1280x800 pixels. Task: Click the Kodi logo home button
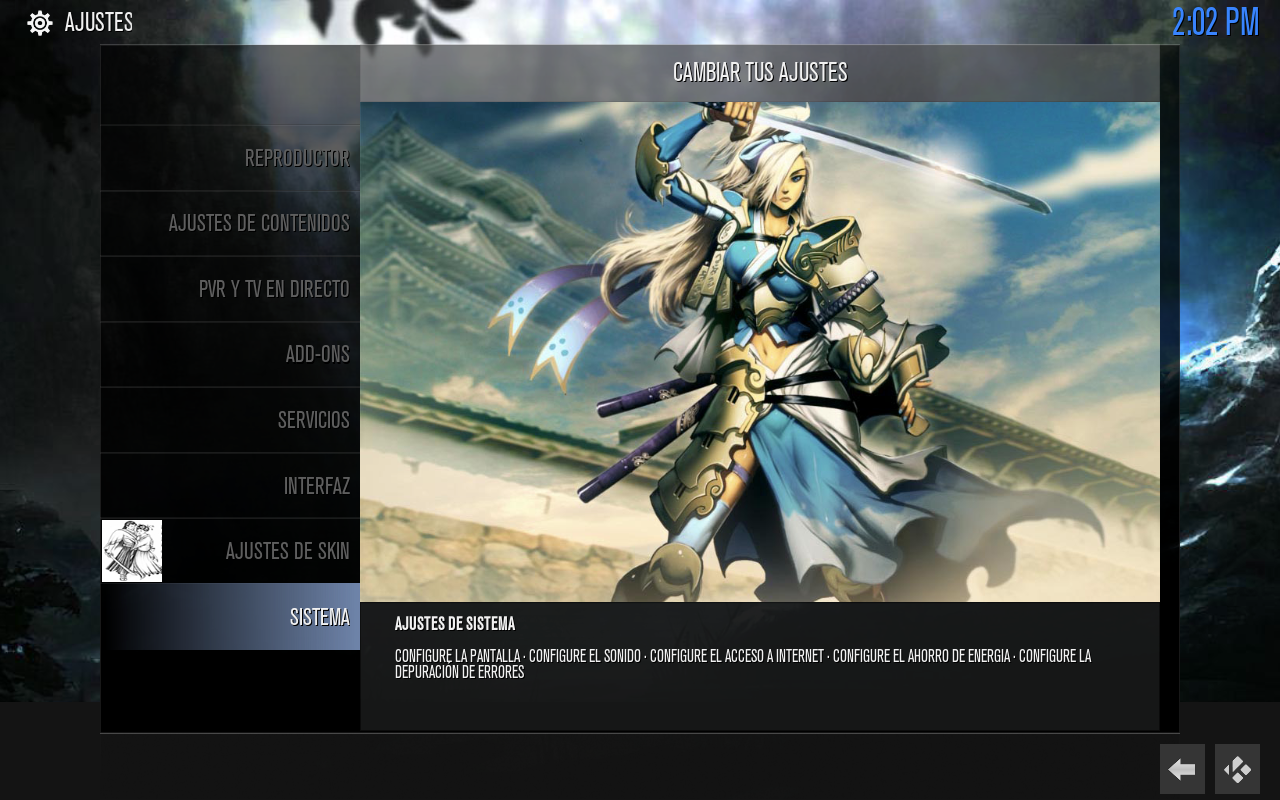point(1237,769)
